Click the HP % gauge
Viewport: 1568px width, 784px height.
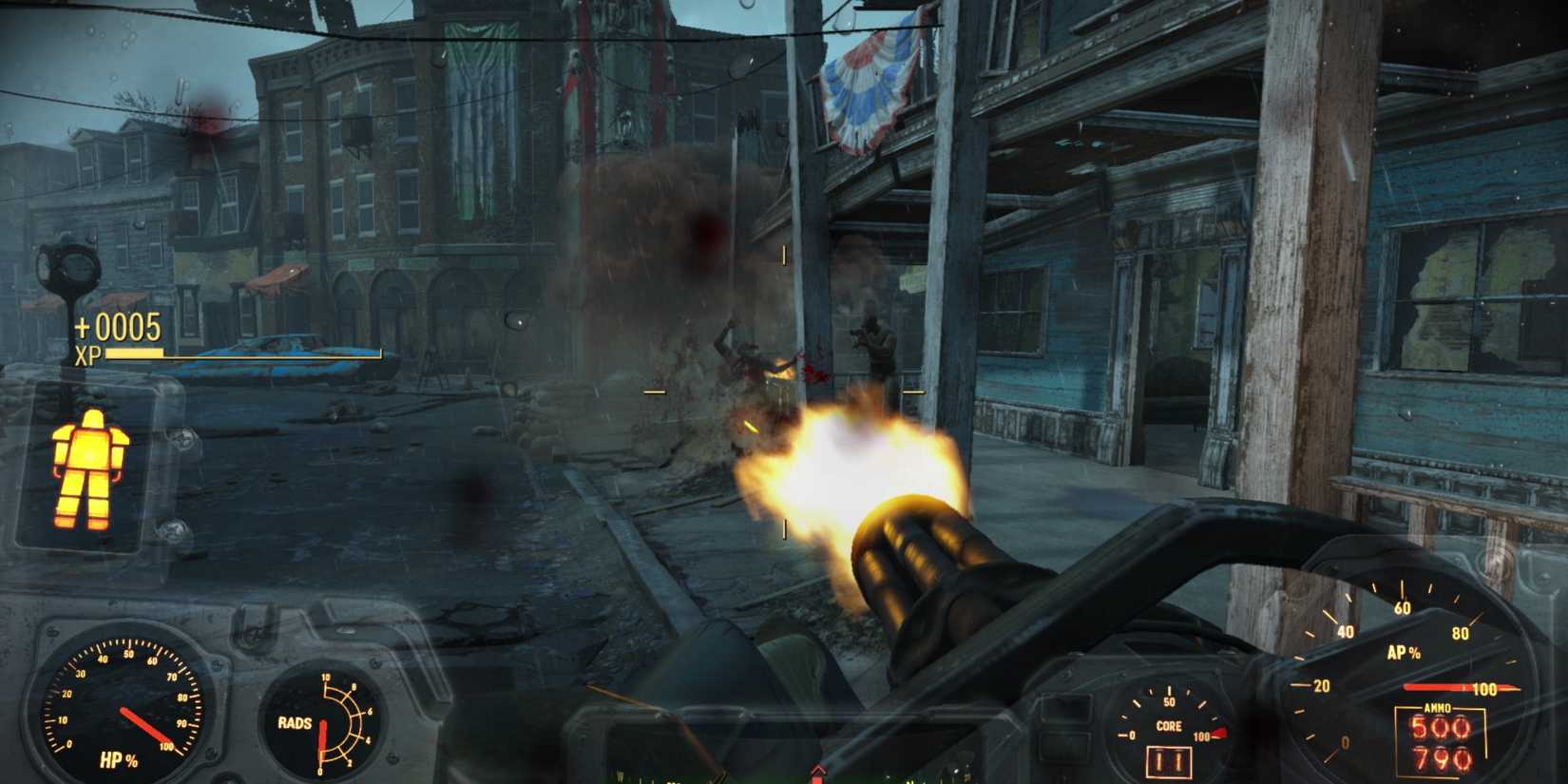pyautogui.click(x=122, y=708)
